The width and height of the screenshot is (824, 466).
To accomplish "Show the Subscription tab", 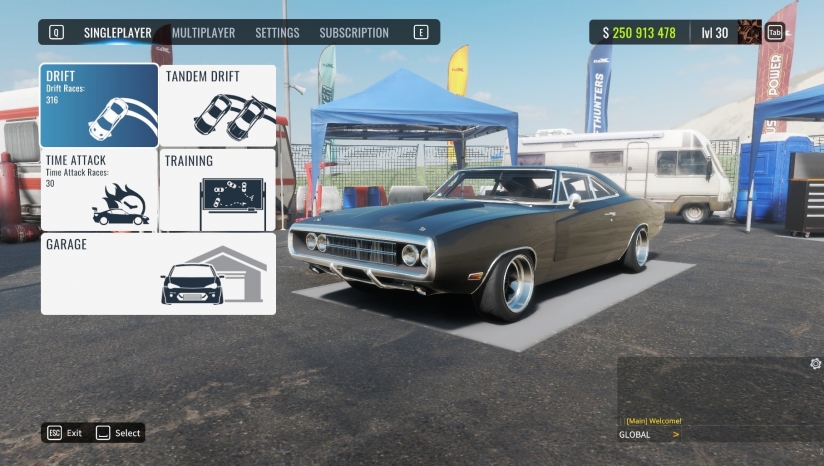I will [354, 33].
